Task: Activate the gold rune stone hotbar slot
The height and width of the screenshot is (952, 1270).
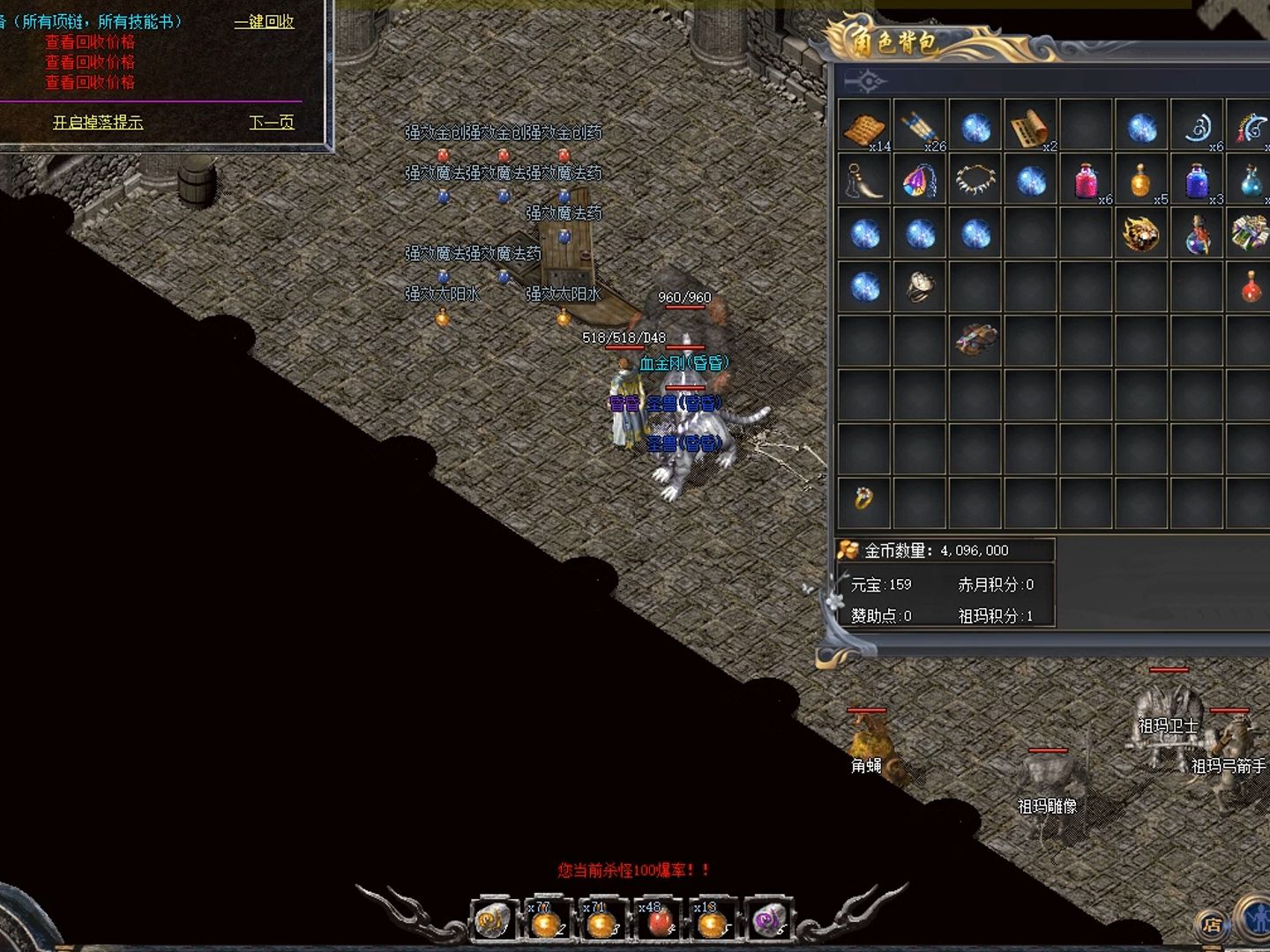Action: click(x=492, y=922)
